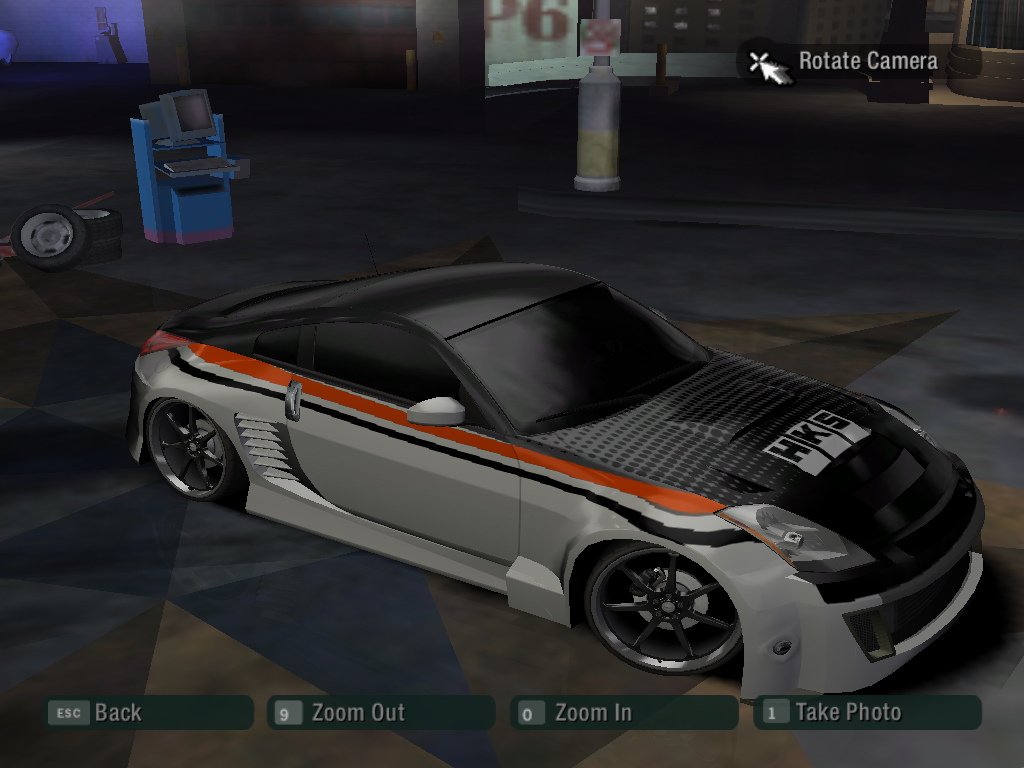Select the Zoom Out button

(x=381, y=713)
